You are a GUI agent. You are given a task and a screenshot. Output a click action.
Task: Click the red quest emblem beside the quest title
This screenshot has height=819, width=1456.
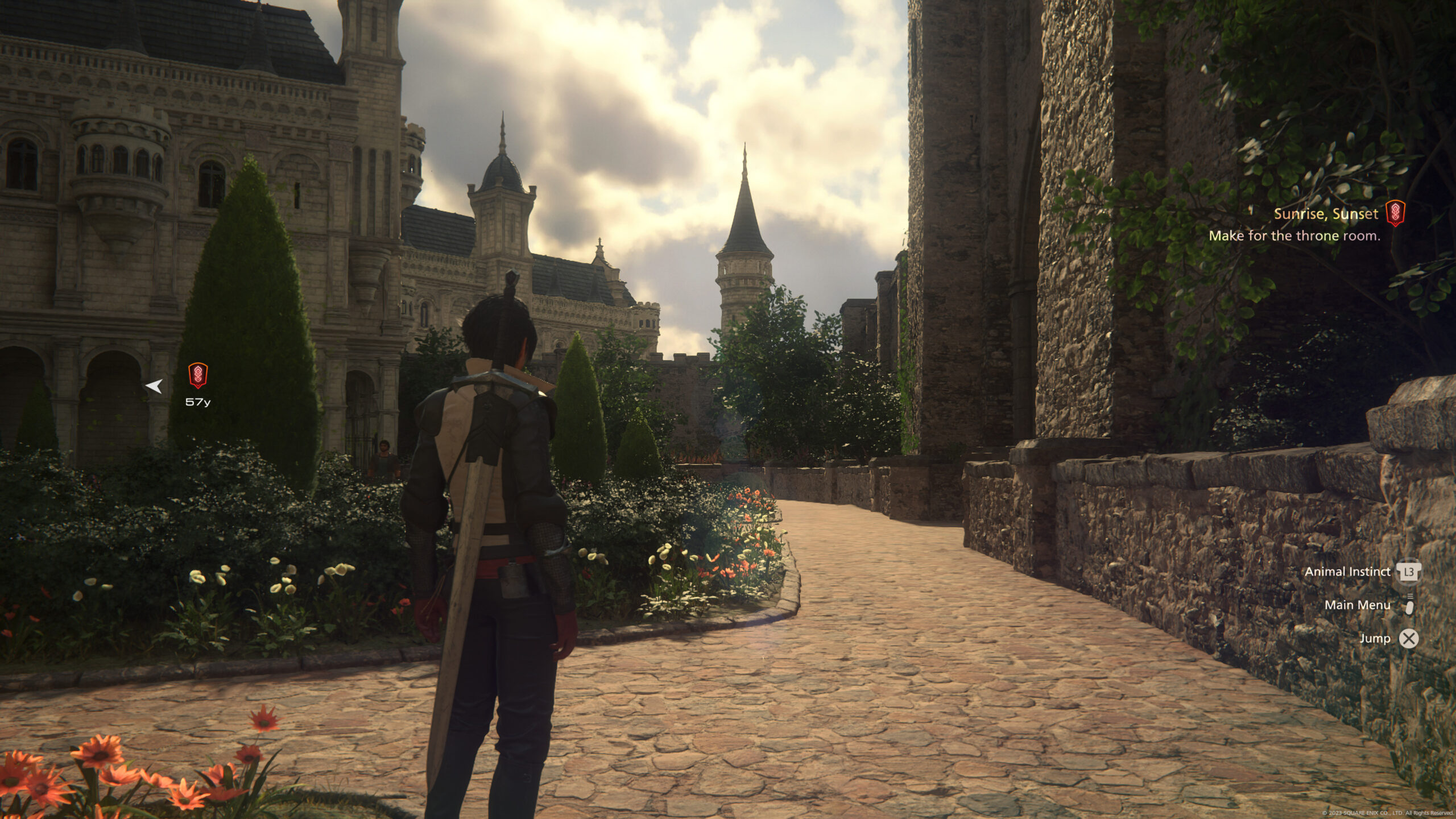[x=1395, y=213]
